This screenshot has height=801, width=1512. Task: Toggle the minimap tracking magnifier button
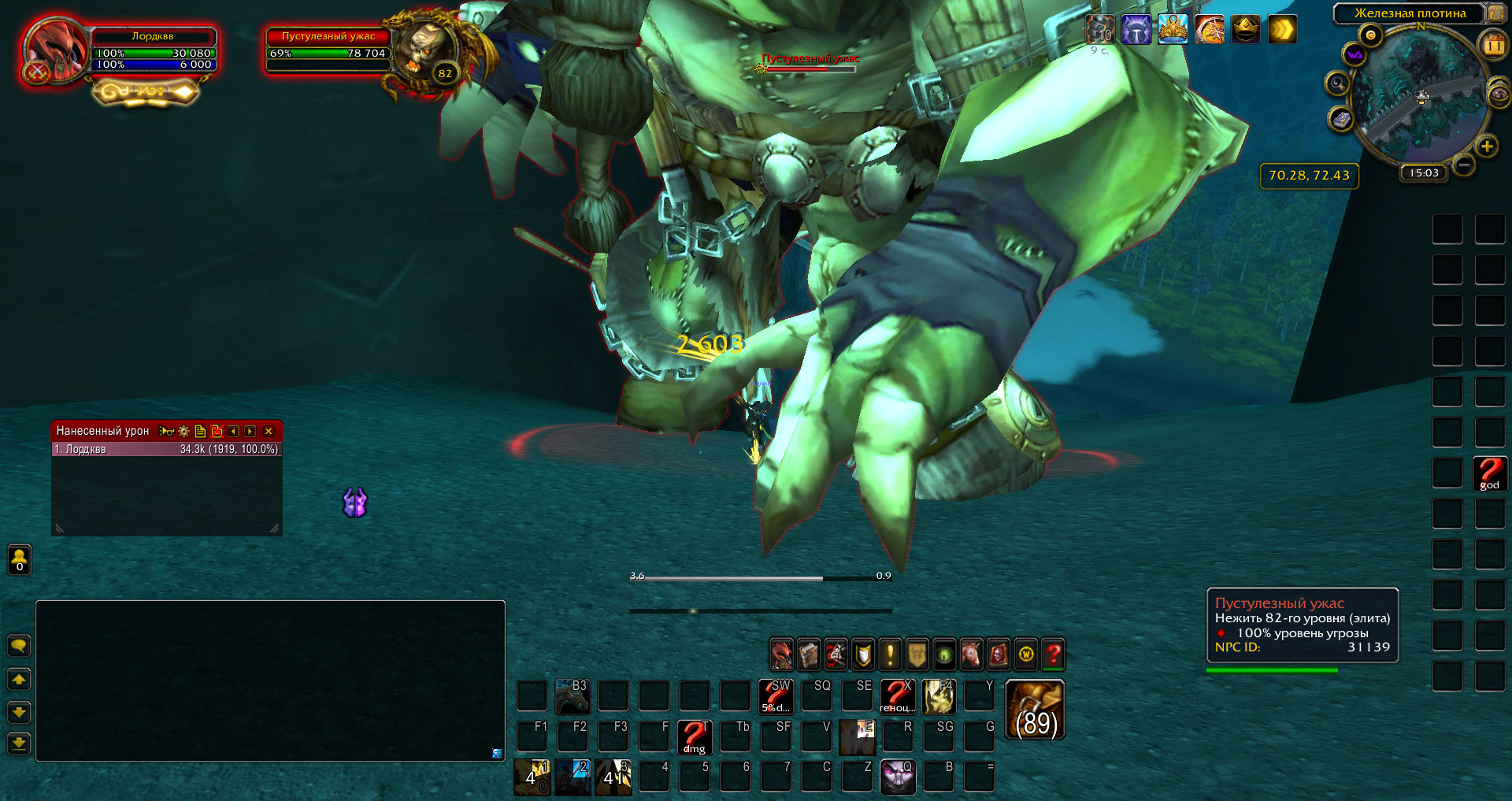[x=1337, y=83]
